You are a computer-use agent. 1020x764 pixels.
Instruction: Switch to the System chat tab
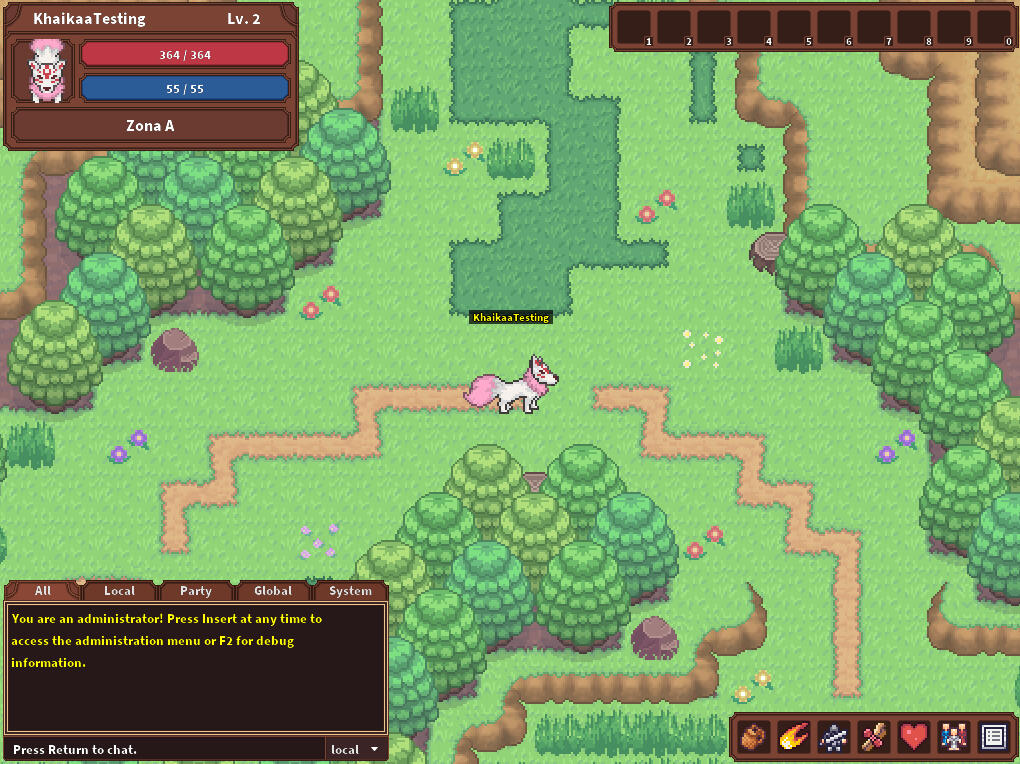[x=350, y=591]
